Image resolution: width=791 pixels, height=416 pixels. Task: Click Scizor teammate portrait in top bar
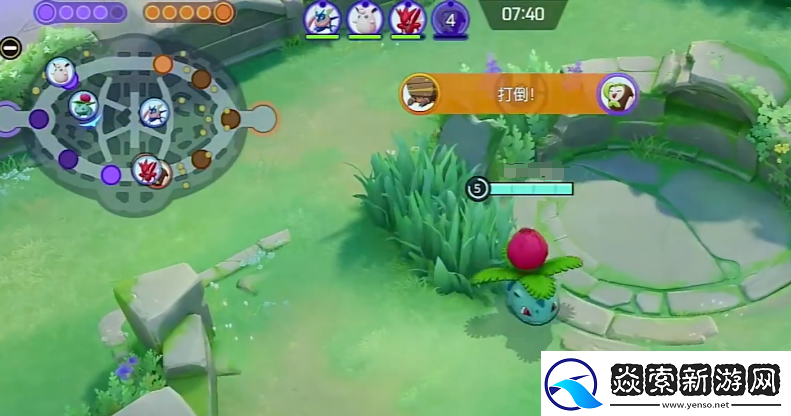(405, 17)
